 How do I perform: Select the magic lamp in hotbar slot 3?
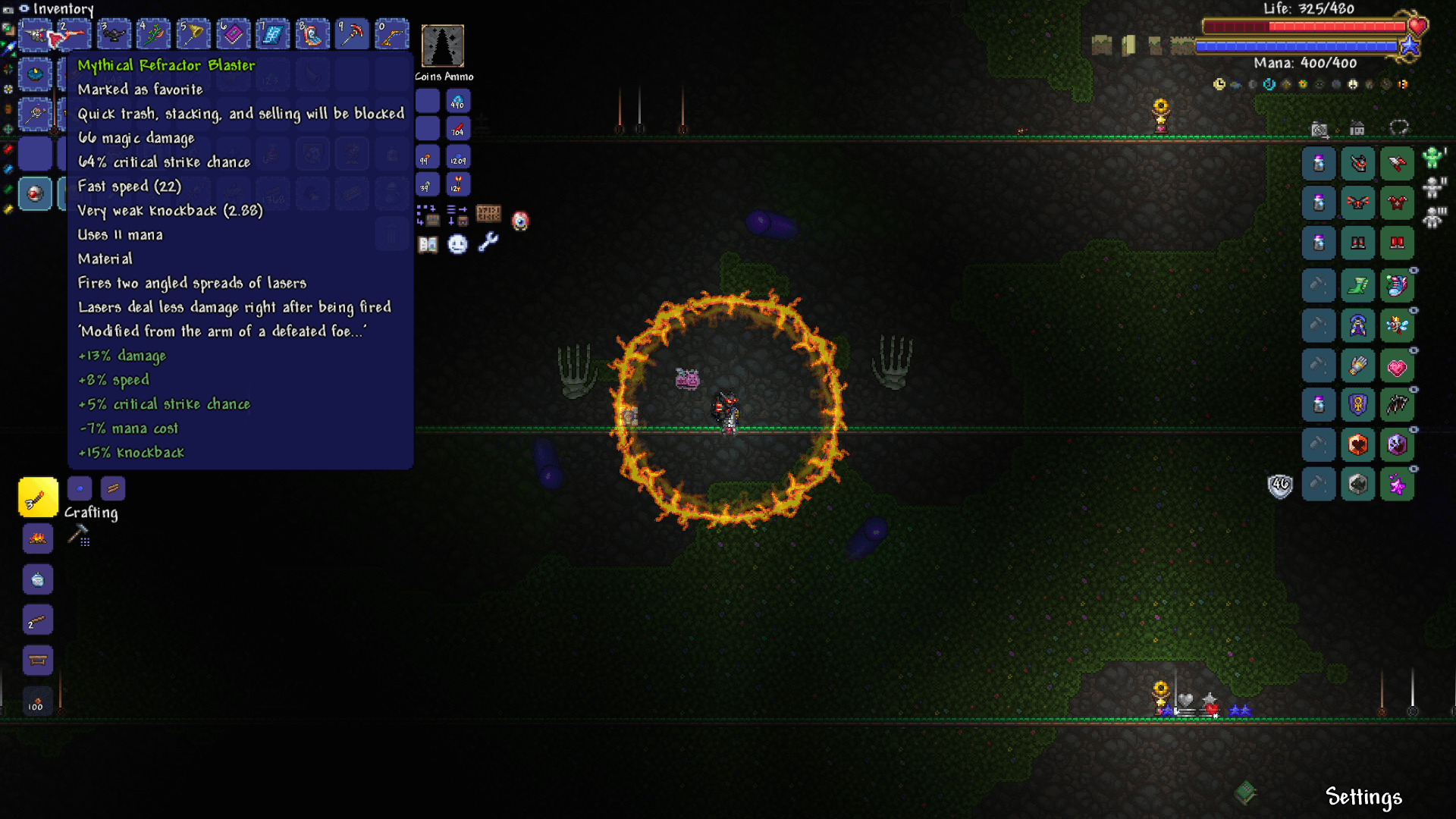[114, 34]
